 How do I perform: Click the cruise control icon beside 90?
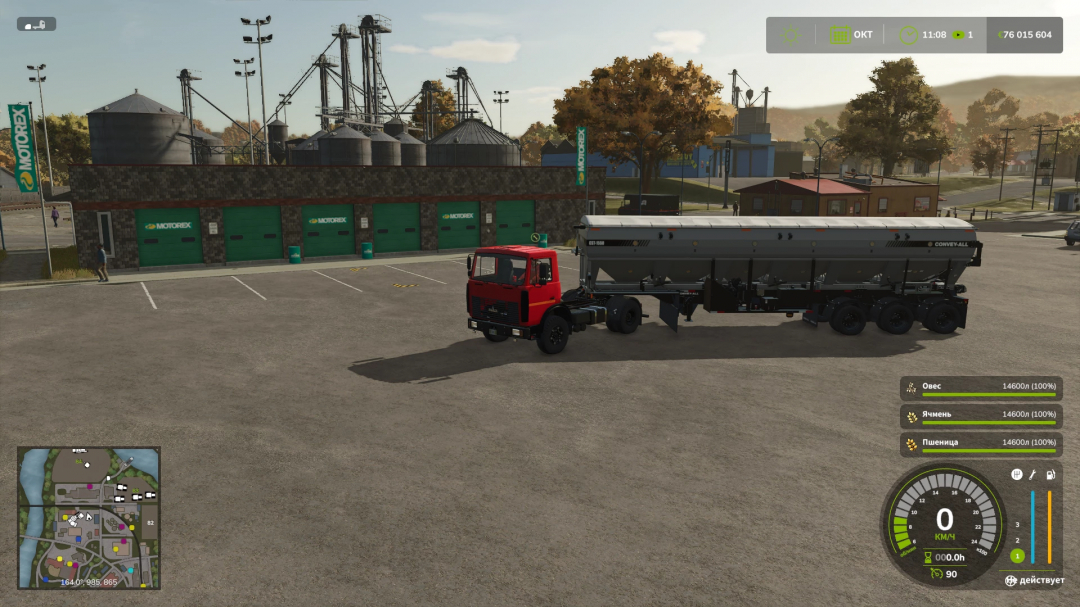(x=934, y=574)
